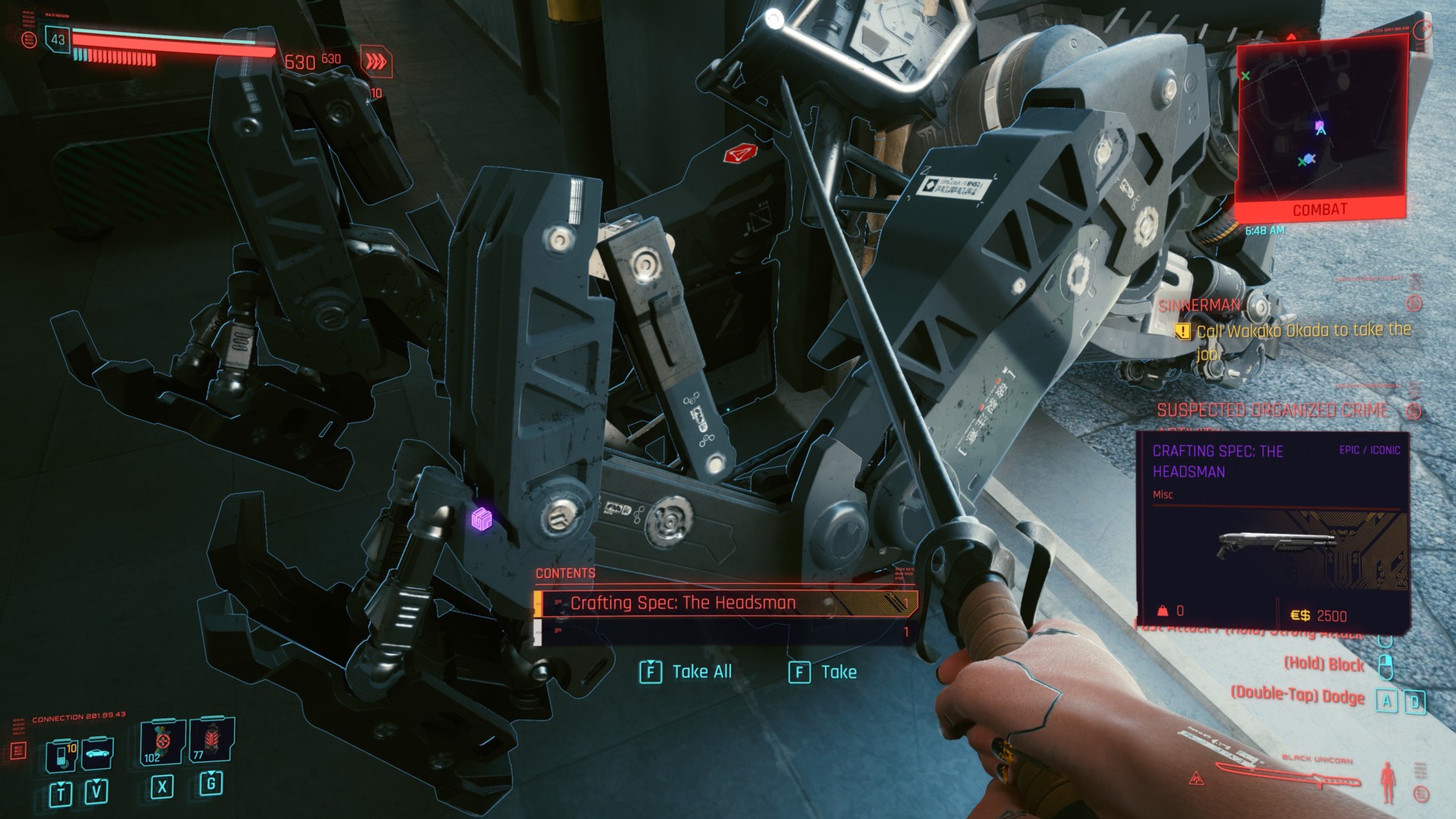The height and width of the screenshot is (819, 1456).
Task: Click the purple loot marker cube icon
Action: point(482,519)
